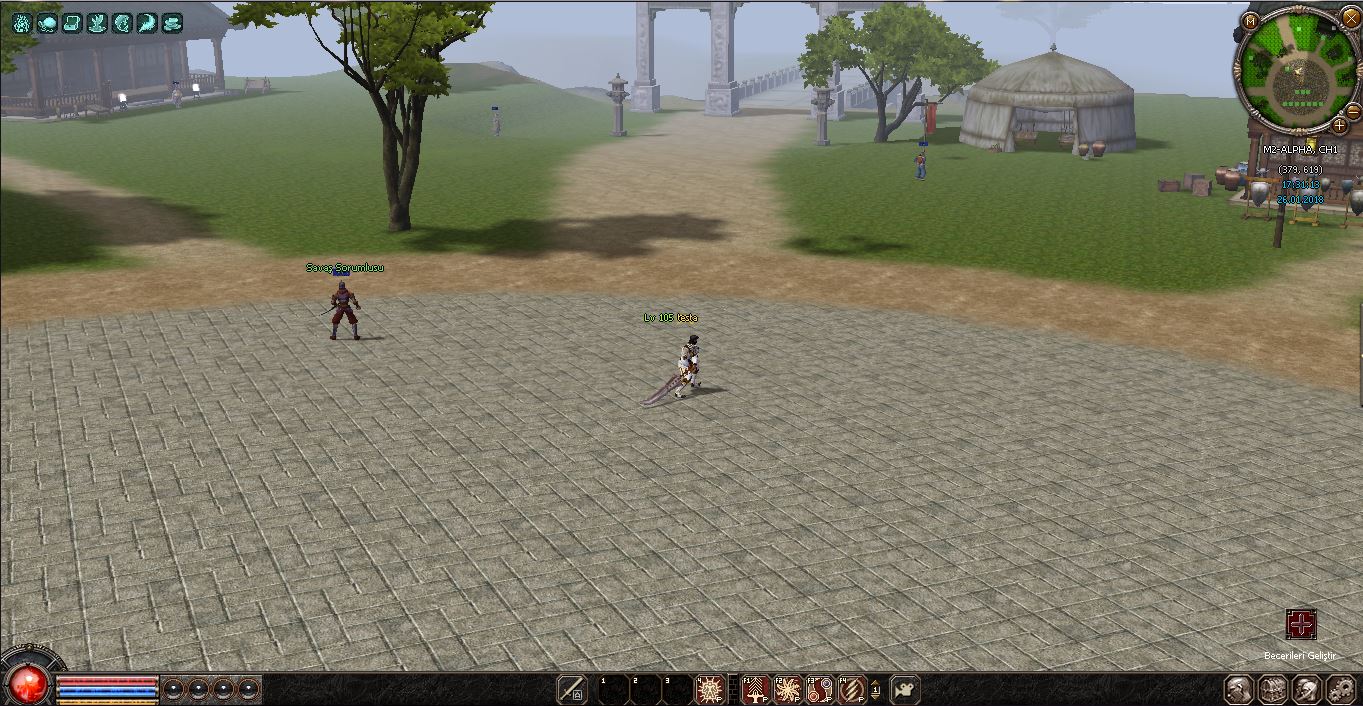Activate the F3 twin orbs skill
Viewport: 1363px width, 706px height.
(819, 689)
